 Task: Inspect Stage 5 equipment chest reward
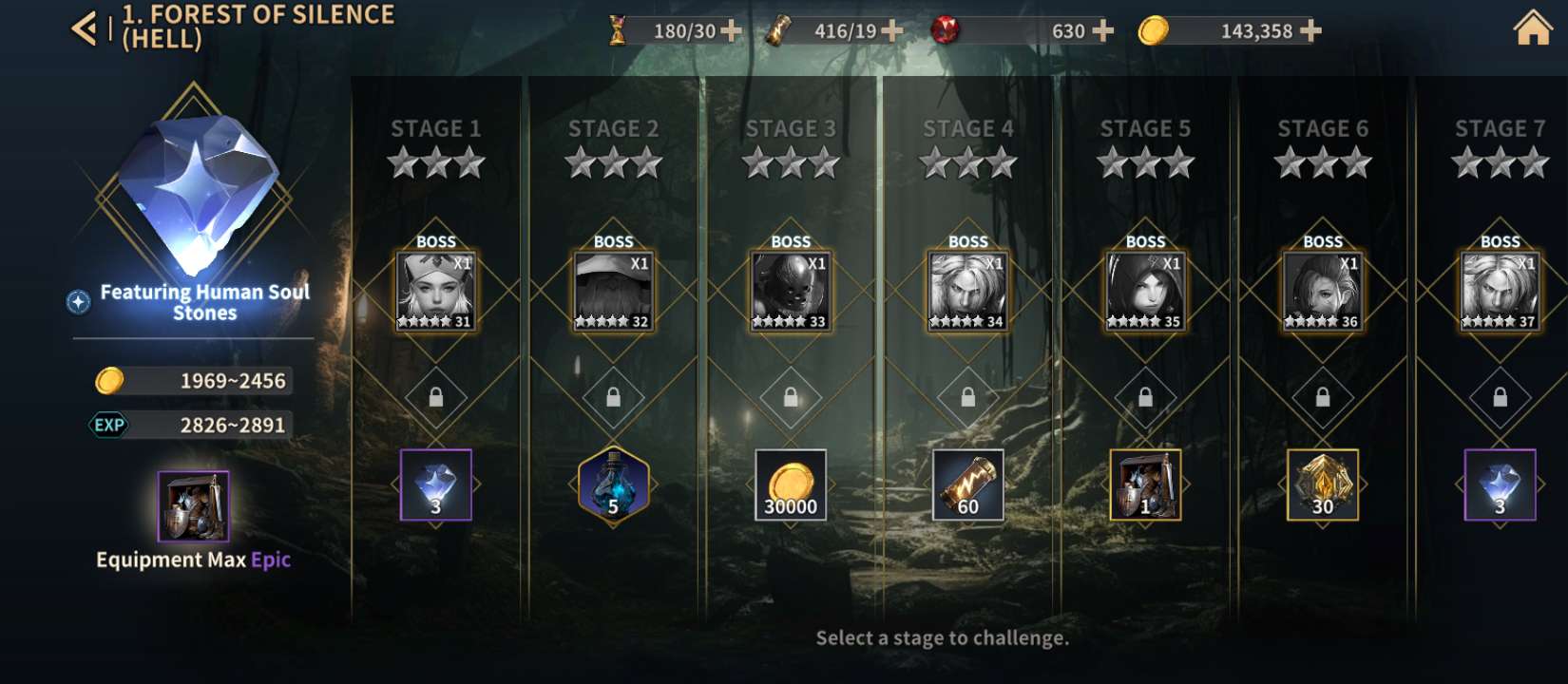1145,484
